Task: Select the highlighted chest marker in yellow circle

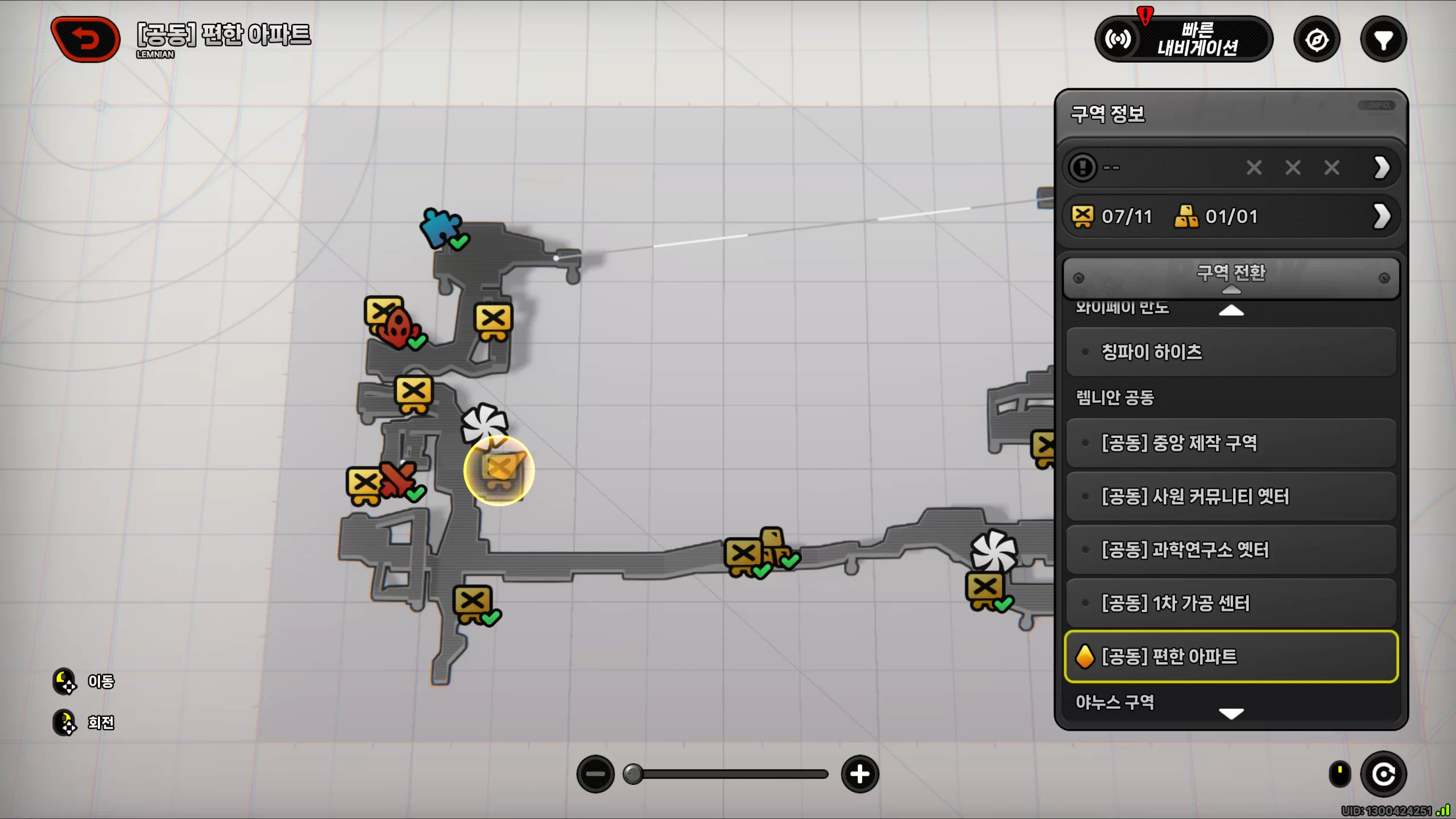Action: (x=499, y=470)
